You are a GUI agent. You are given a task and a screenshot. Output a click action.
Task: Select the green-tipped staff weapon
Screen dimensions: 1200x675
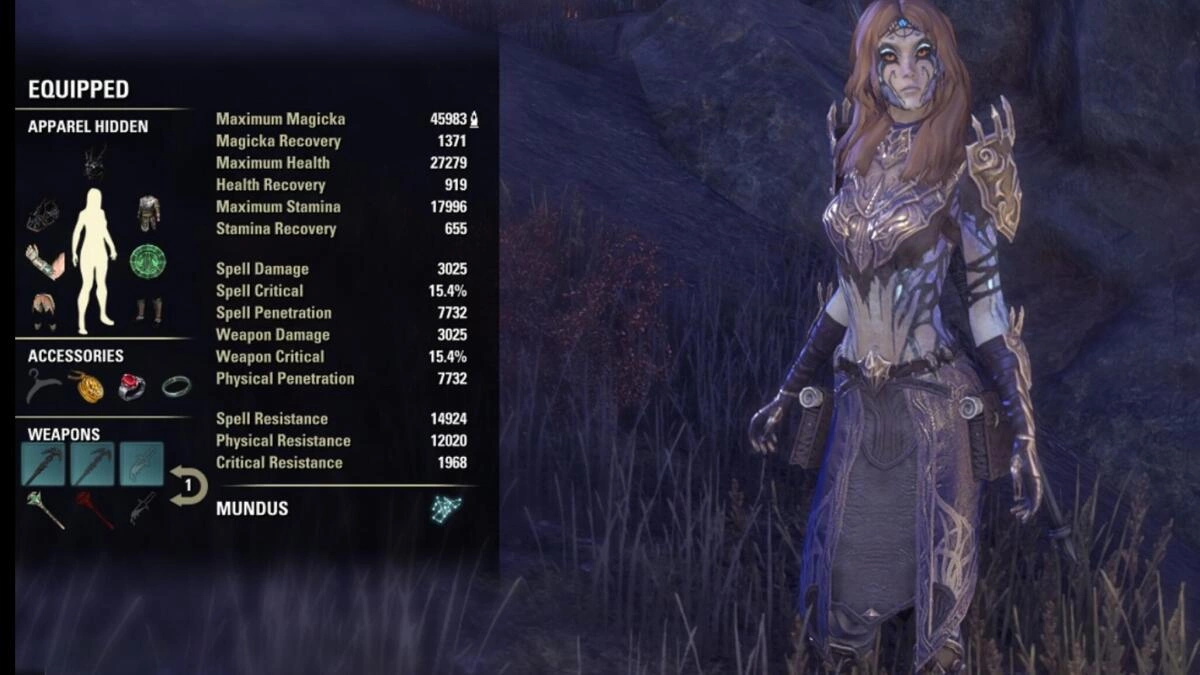(45, 509)
